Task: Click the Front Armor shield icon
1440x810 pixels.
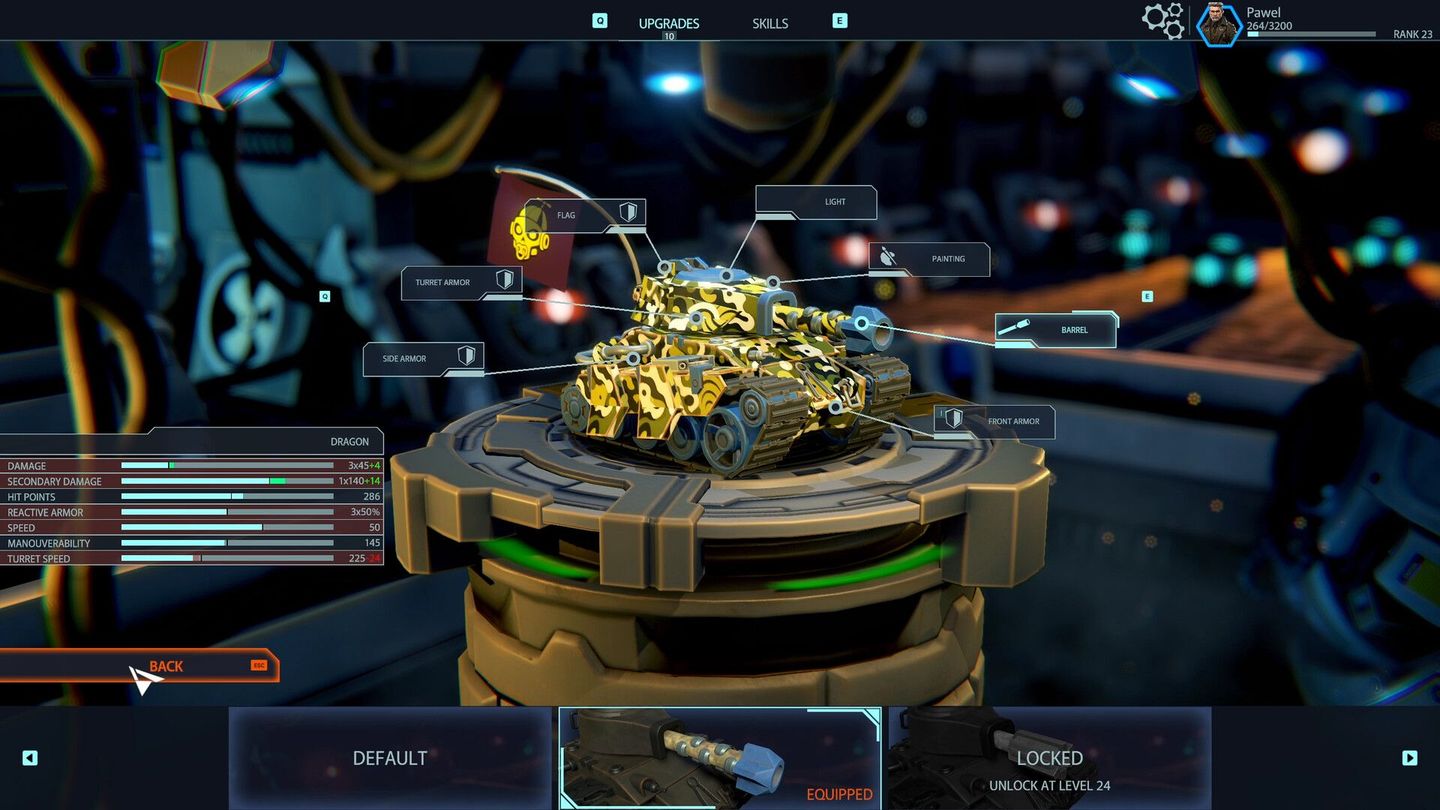Action: coord(953,420)
